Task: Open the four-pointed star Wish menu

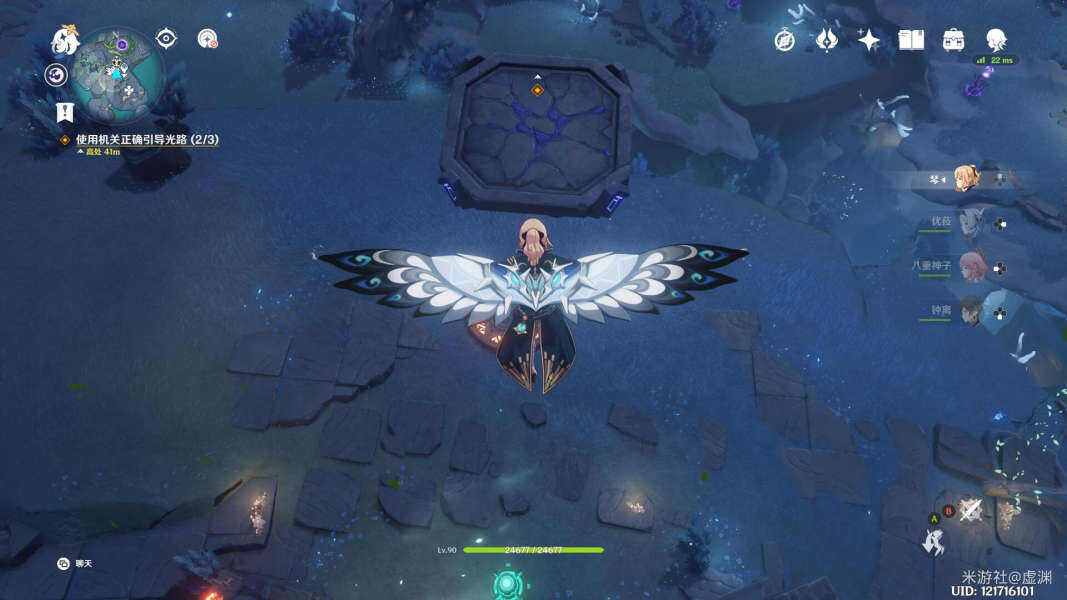Action: 869,40
